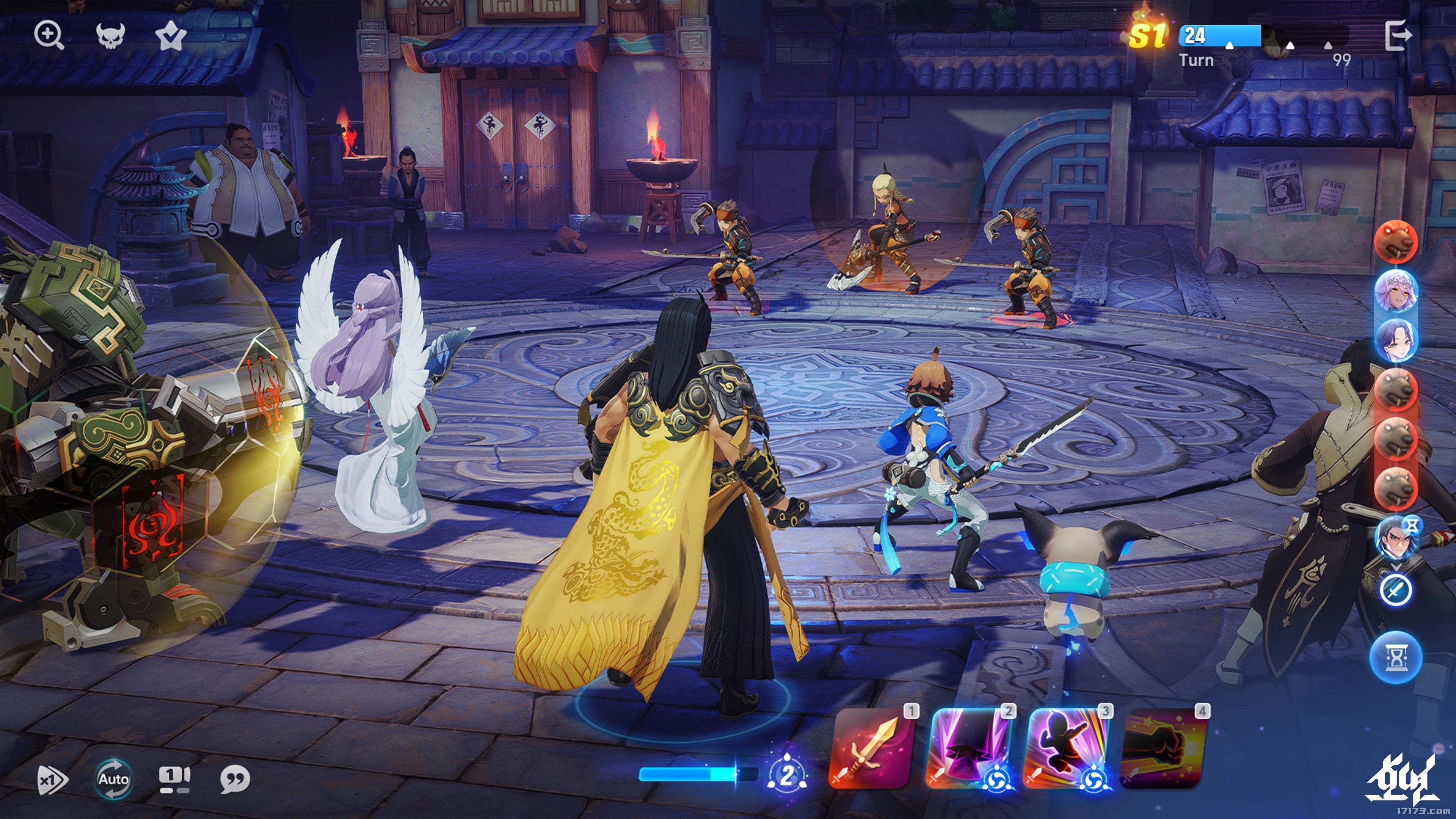Activate the purple hooded figure skill

point(968,748)
